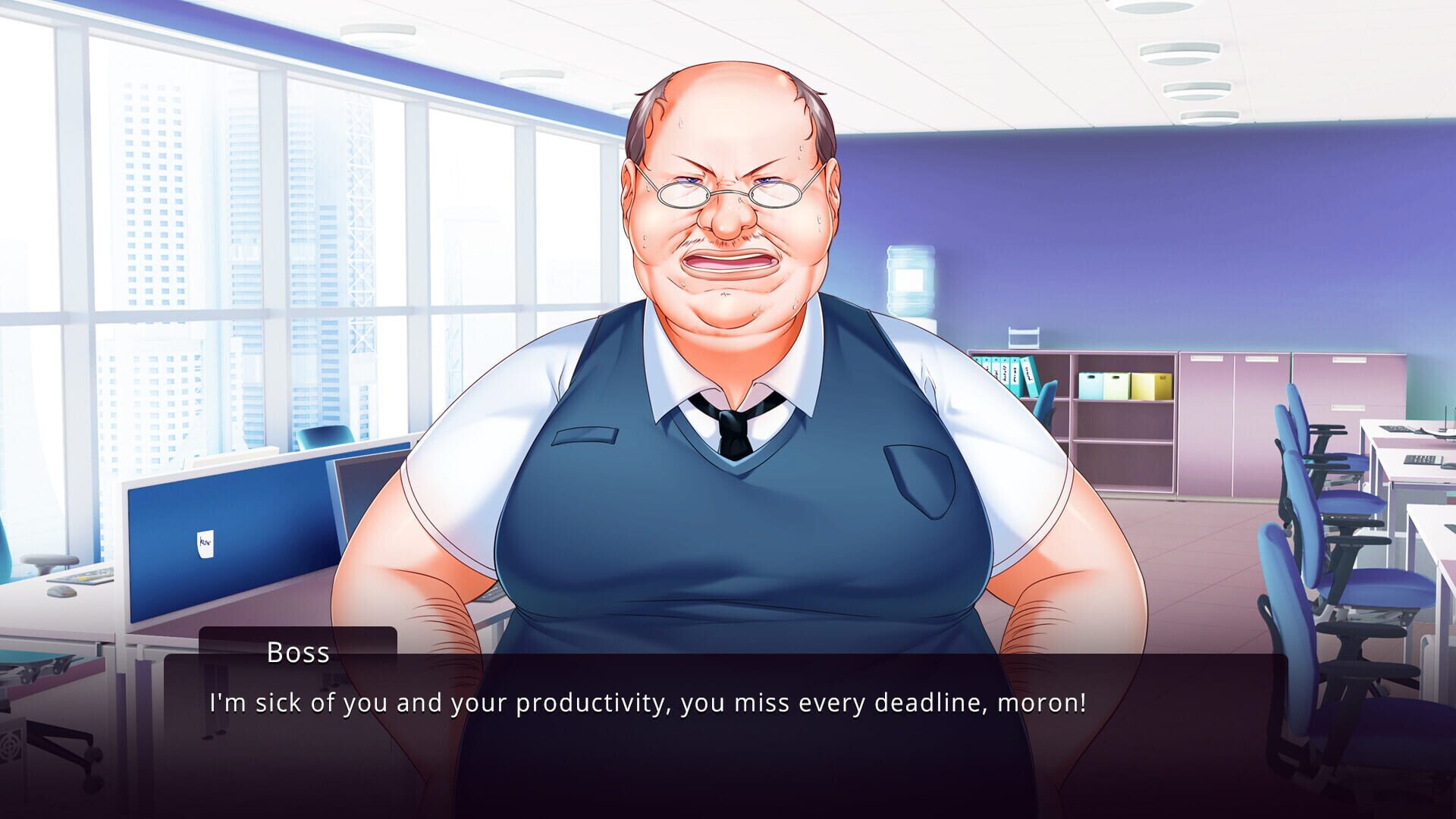
Task: Click the dialogue box to advance text
Action: point(728,728)
